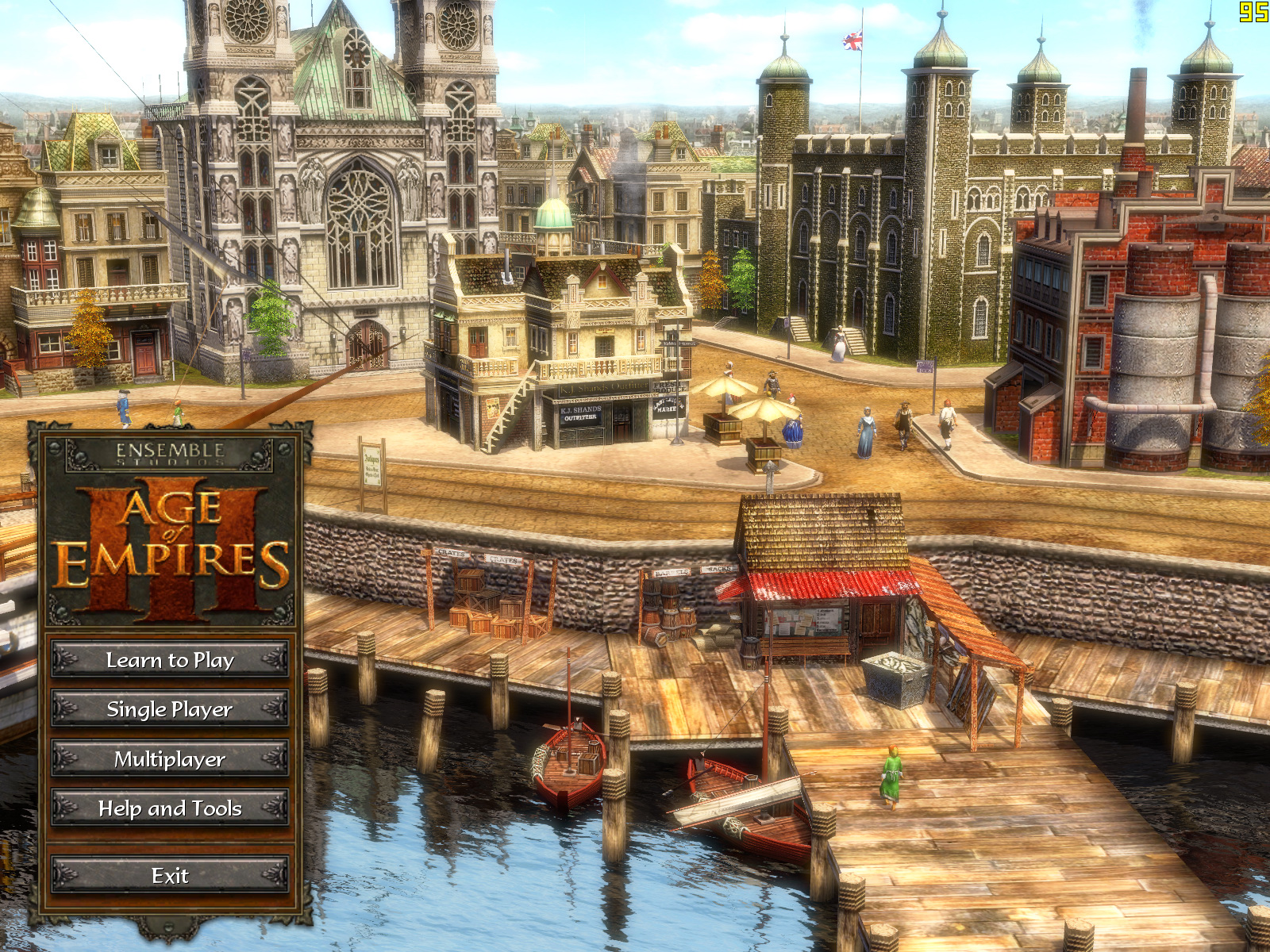
Task: Open Help and Tools
Action: 170,808
